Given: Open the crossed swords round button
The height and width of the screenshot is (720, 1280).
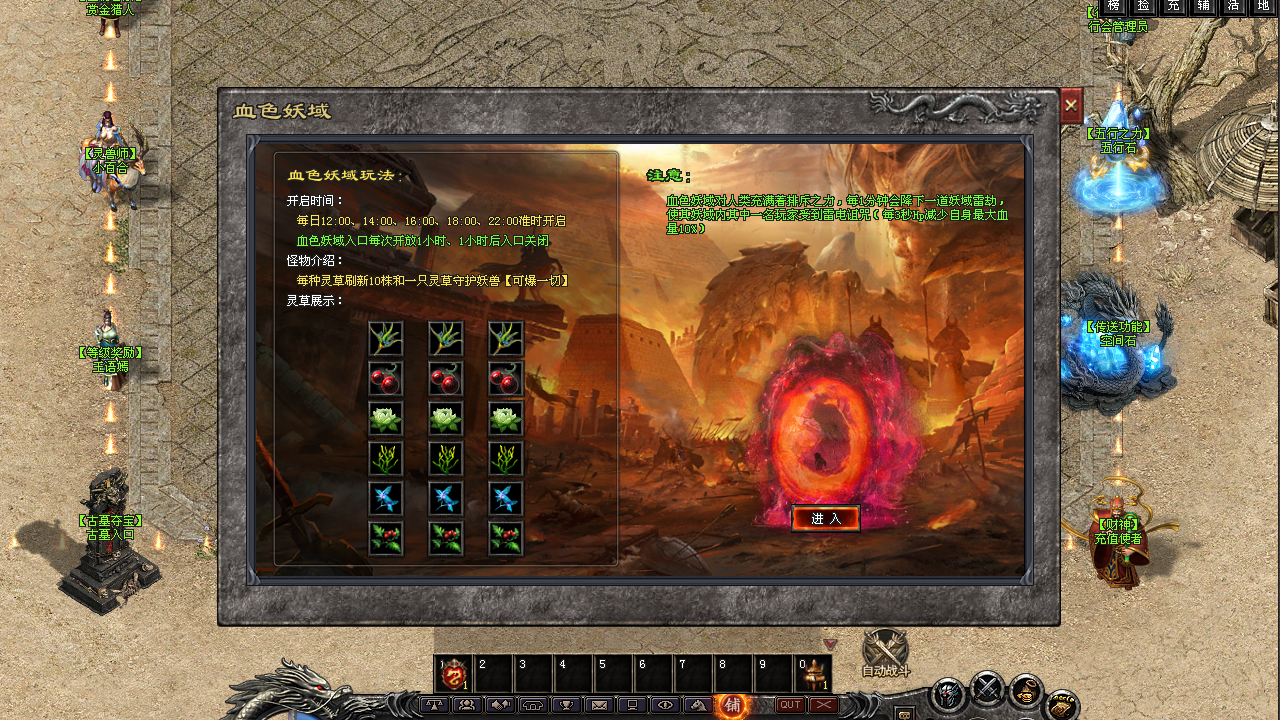Looking at the screenshot, I should coord(988,686).
